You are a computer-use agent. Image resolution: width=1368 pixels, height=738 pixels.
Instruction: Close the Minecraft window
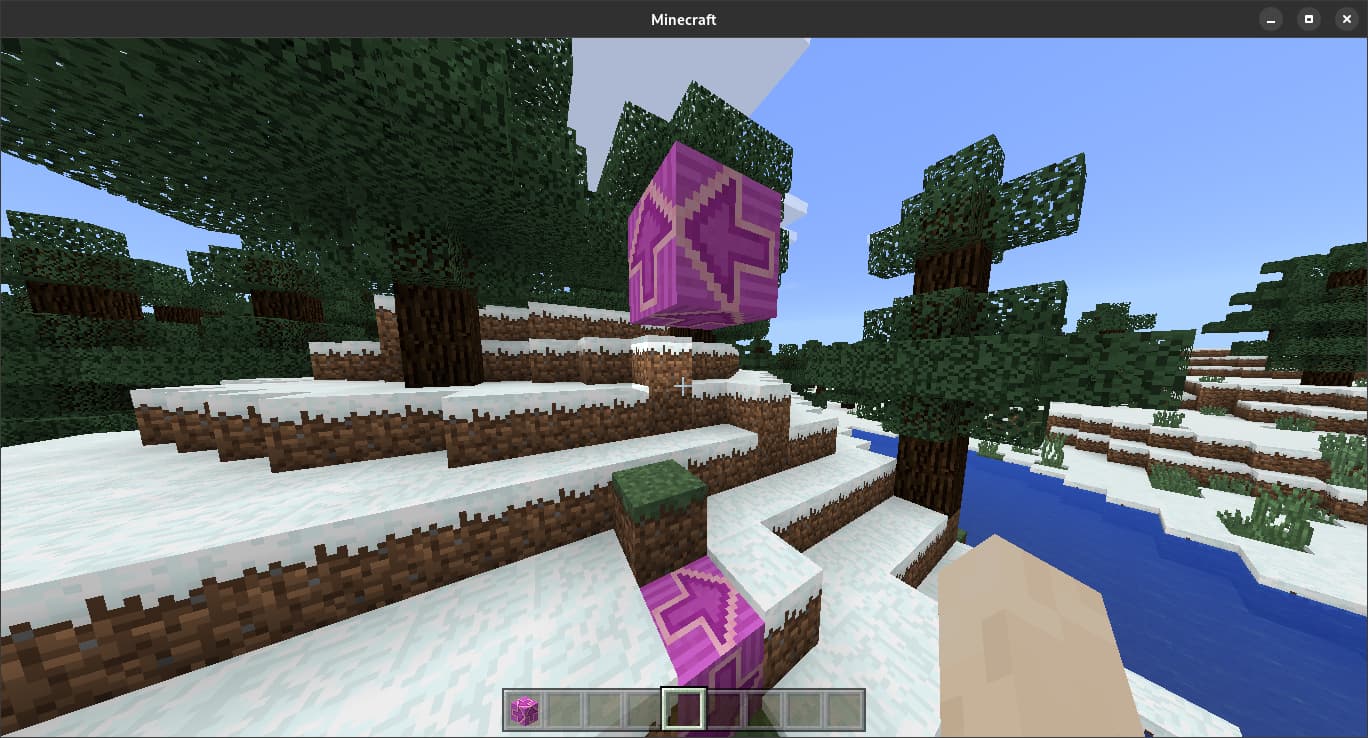[x=1346, y=18]
